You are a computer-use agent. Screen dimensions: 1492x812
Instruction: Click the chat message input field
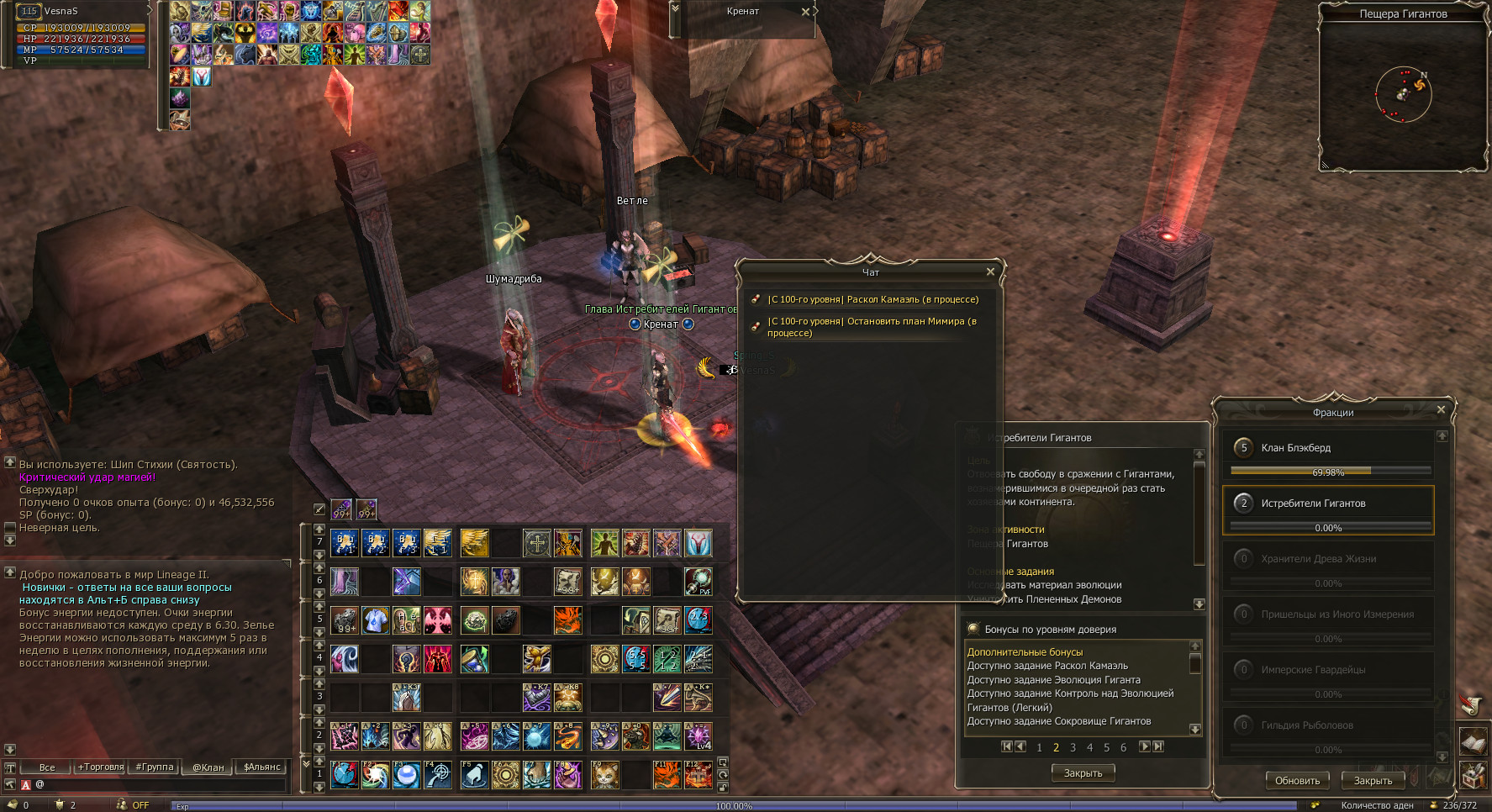[x=160, y=785]
